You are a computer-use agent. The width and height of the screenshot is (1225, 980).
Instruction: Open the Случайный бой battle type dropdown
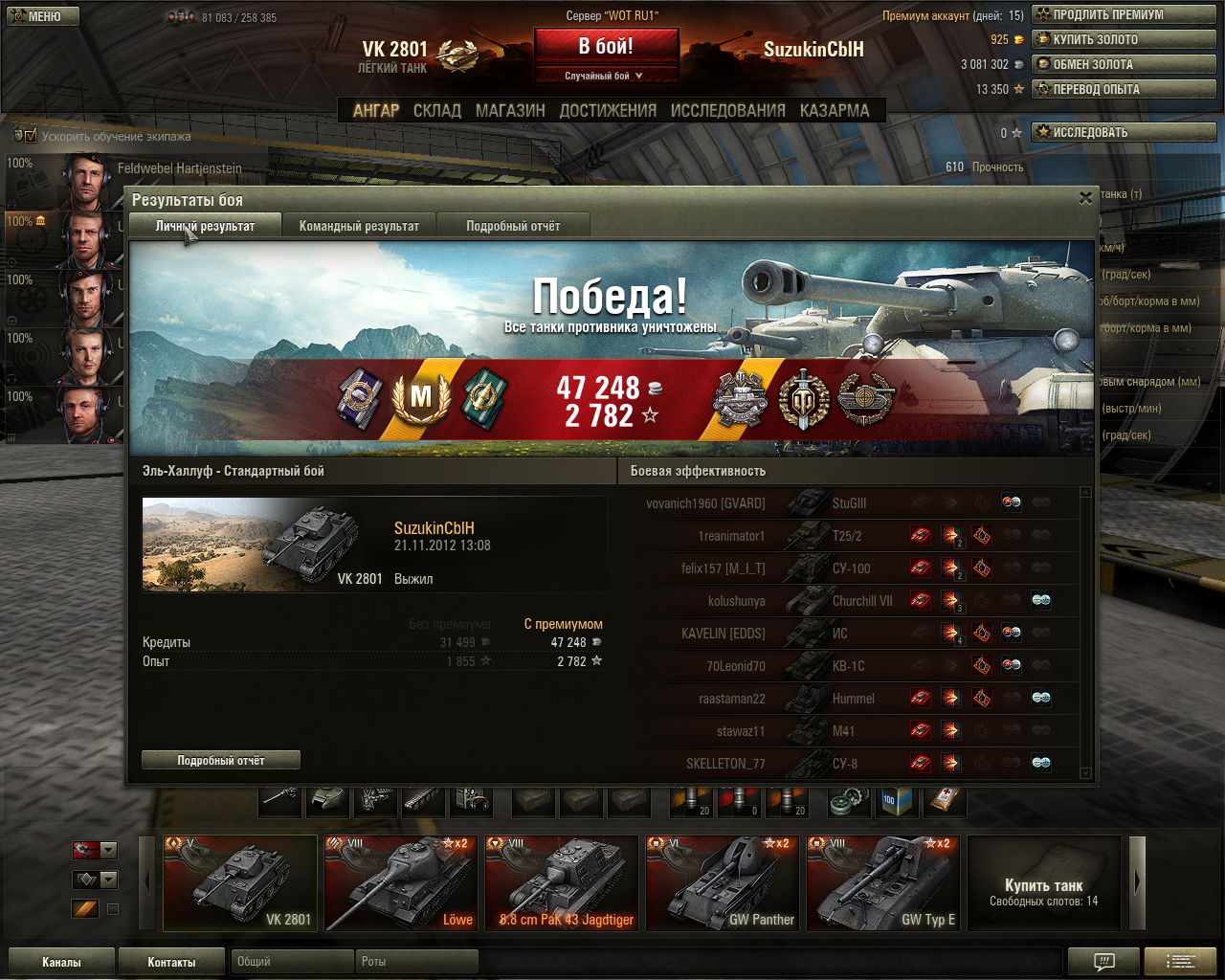pos(606,76)
